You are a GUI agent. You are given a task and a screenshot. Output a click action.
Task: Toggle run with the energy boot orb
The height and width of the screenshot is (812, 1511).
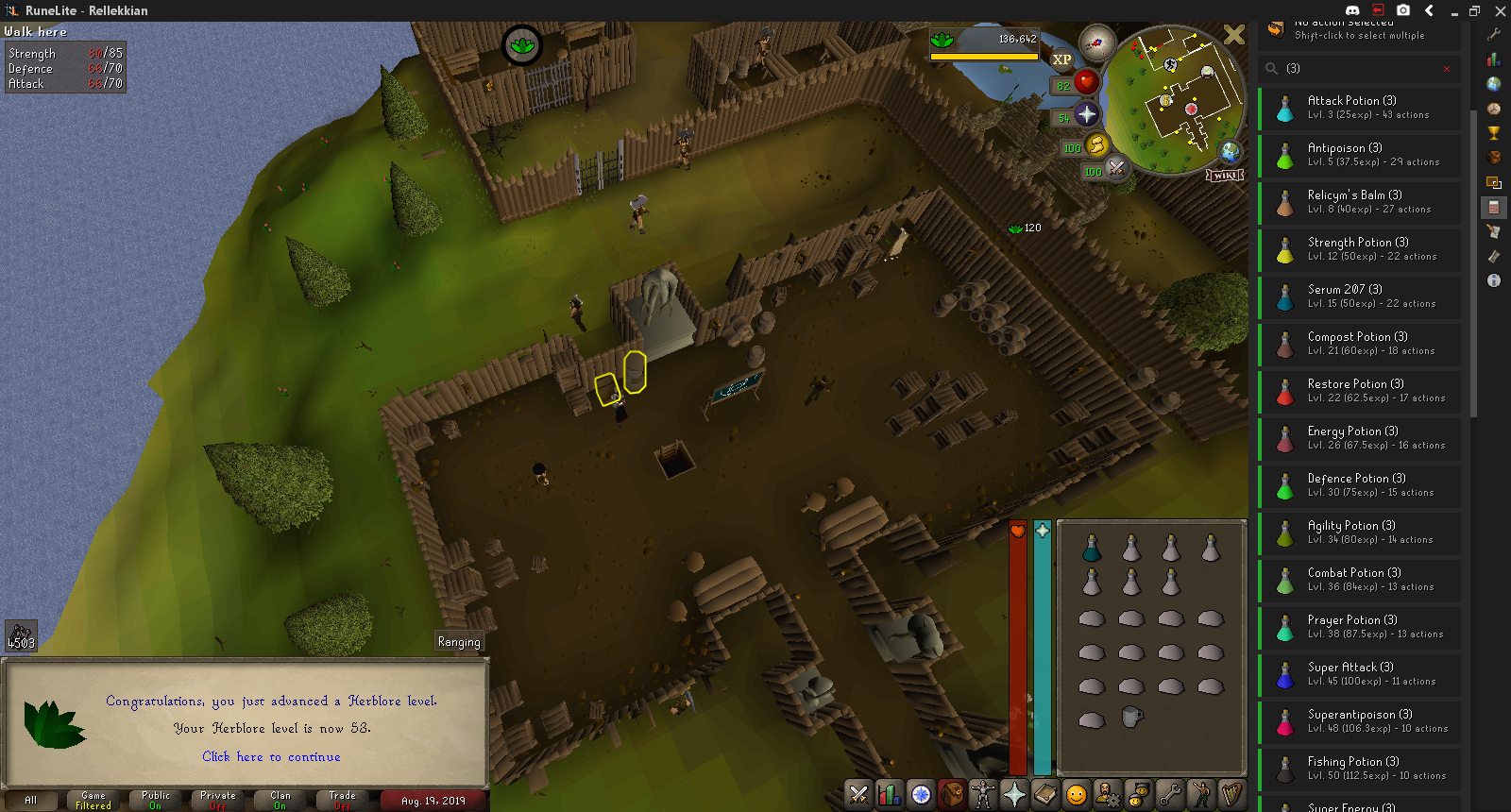coord(1096,145)
